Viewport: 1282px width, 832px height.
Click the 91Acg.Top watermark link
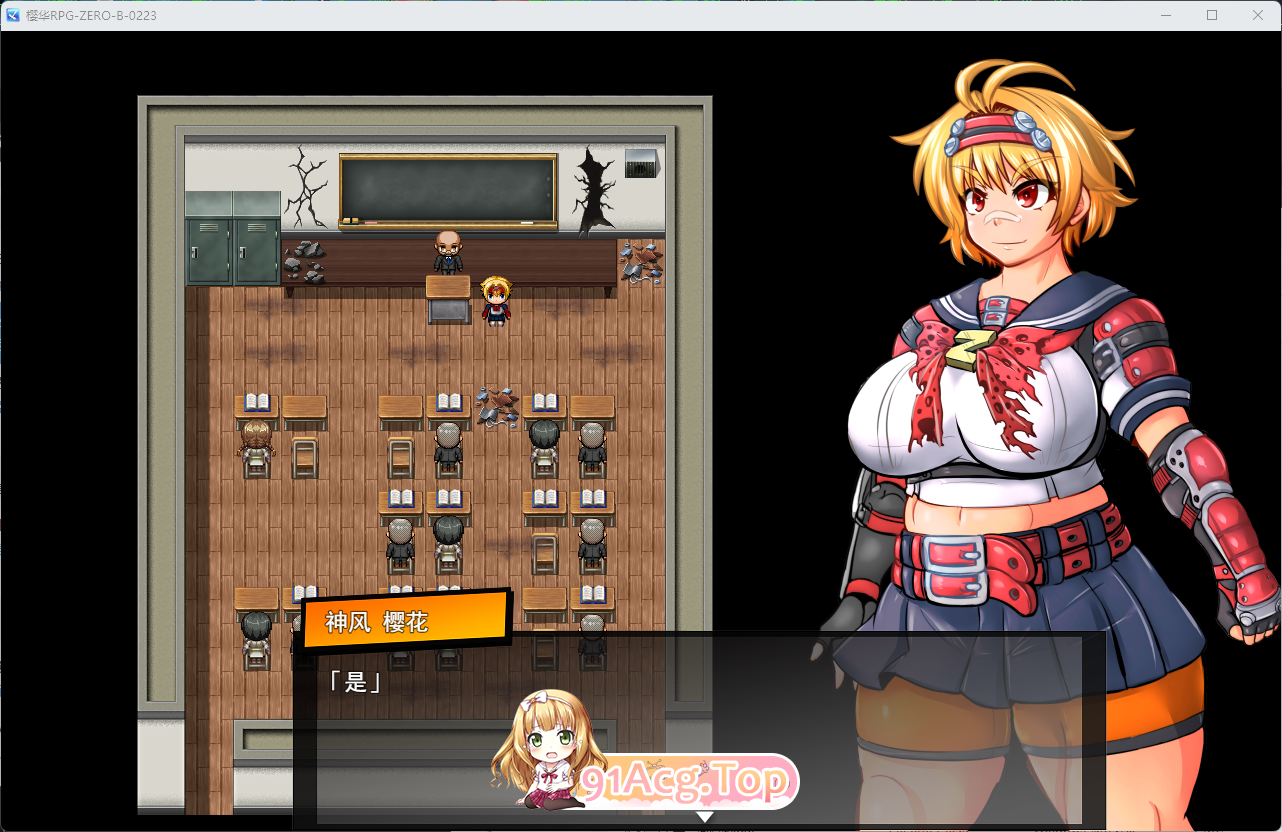tap(689, 781)
